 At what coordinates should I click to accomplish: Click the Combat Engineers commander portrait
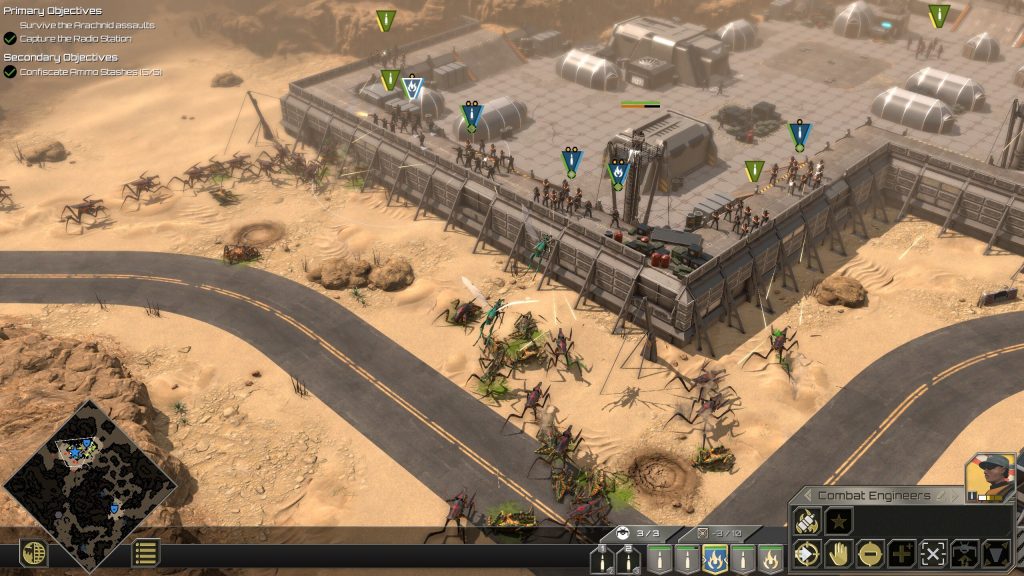click(990, 477)
